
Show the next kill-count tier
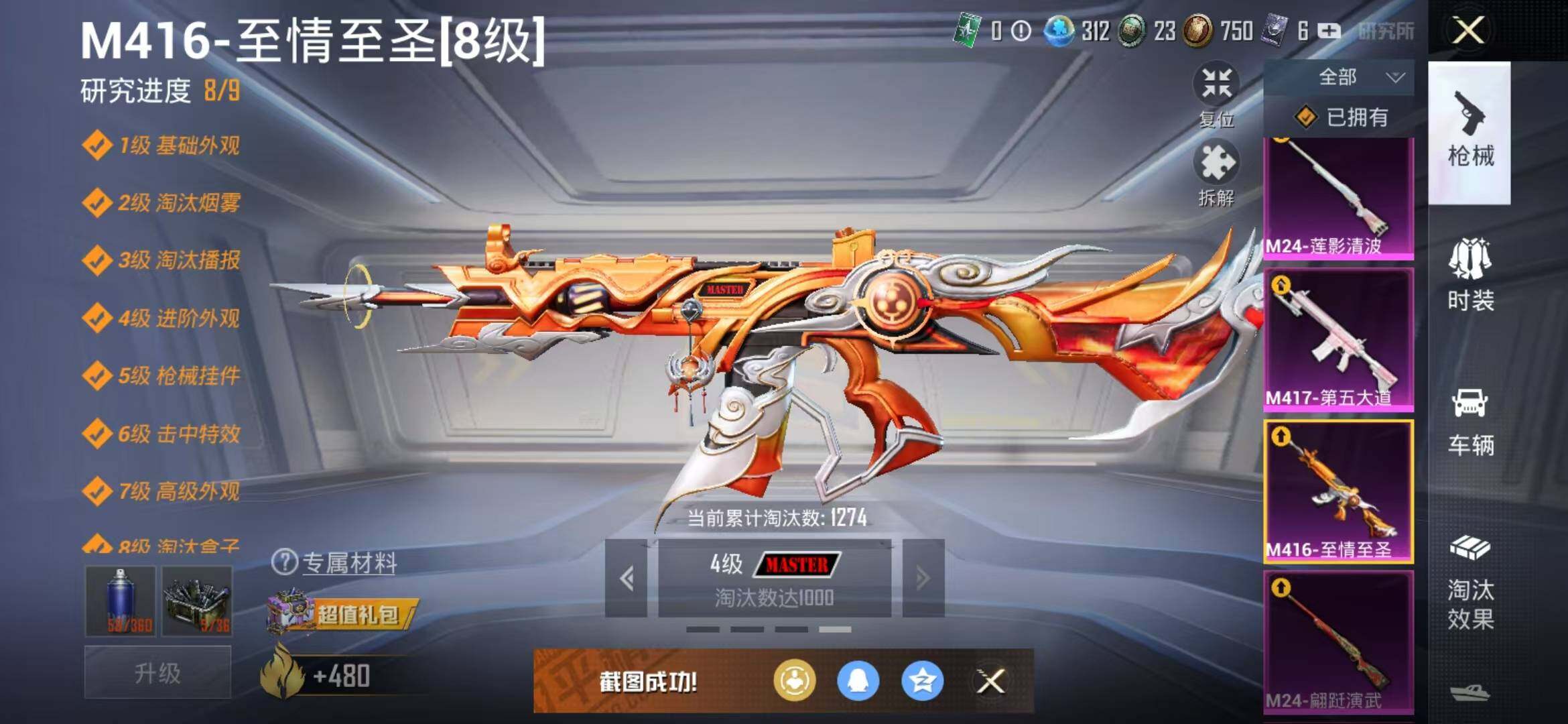pyautogui.click(x=923, y=578)
